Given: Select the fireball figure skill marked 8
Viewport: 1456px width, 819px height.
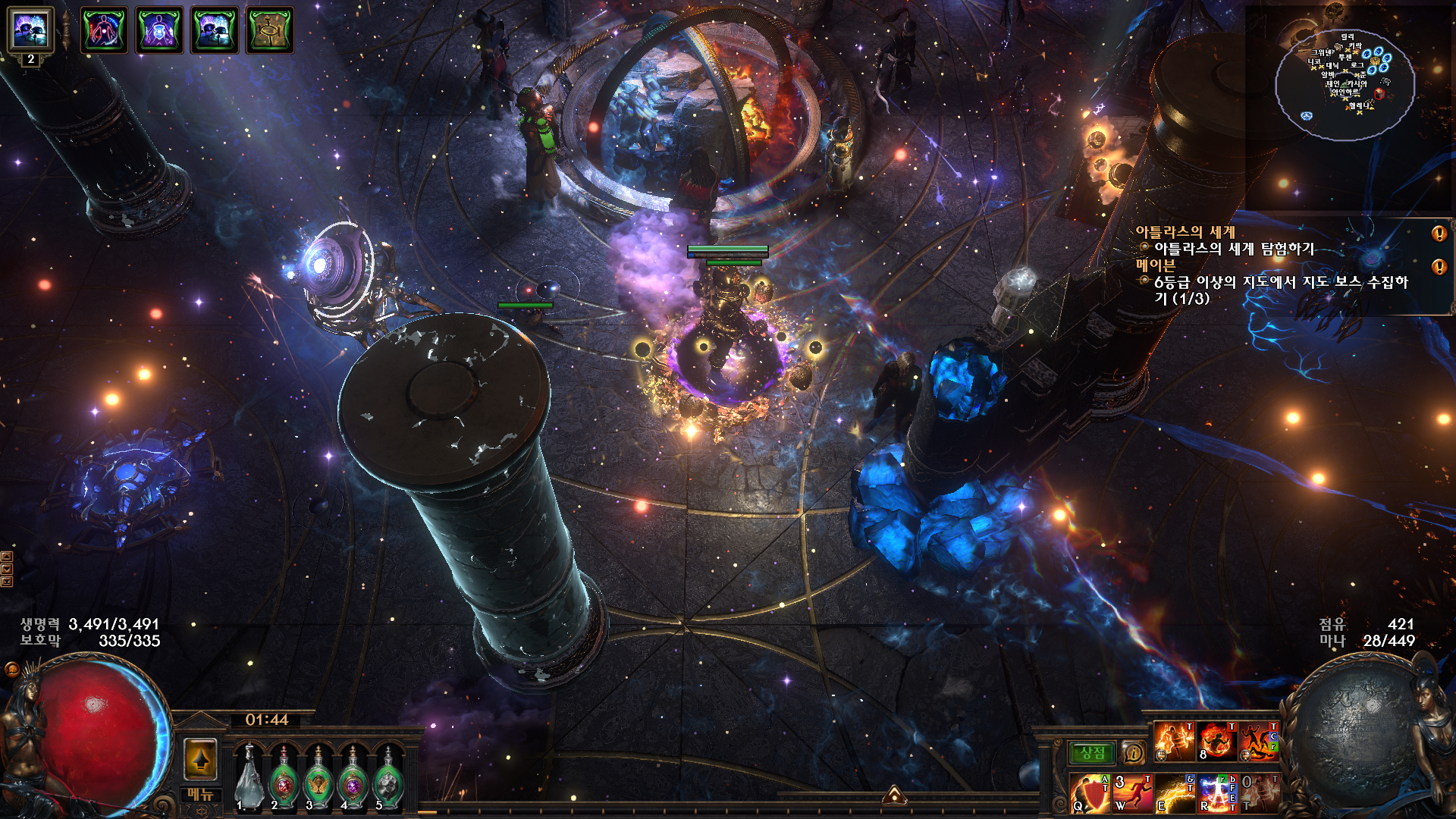Looking at the screenshot, I should [1216, 741].
